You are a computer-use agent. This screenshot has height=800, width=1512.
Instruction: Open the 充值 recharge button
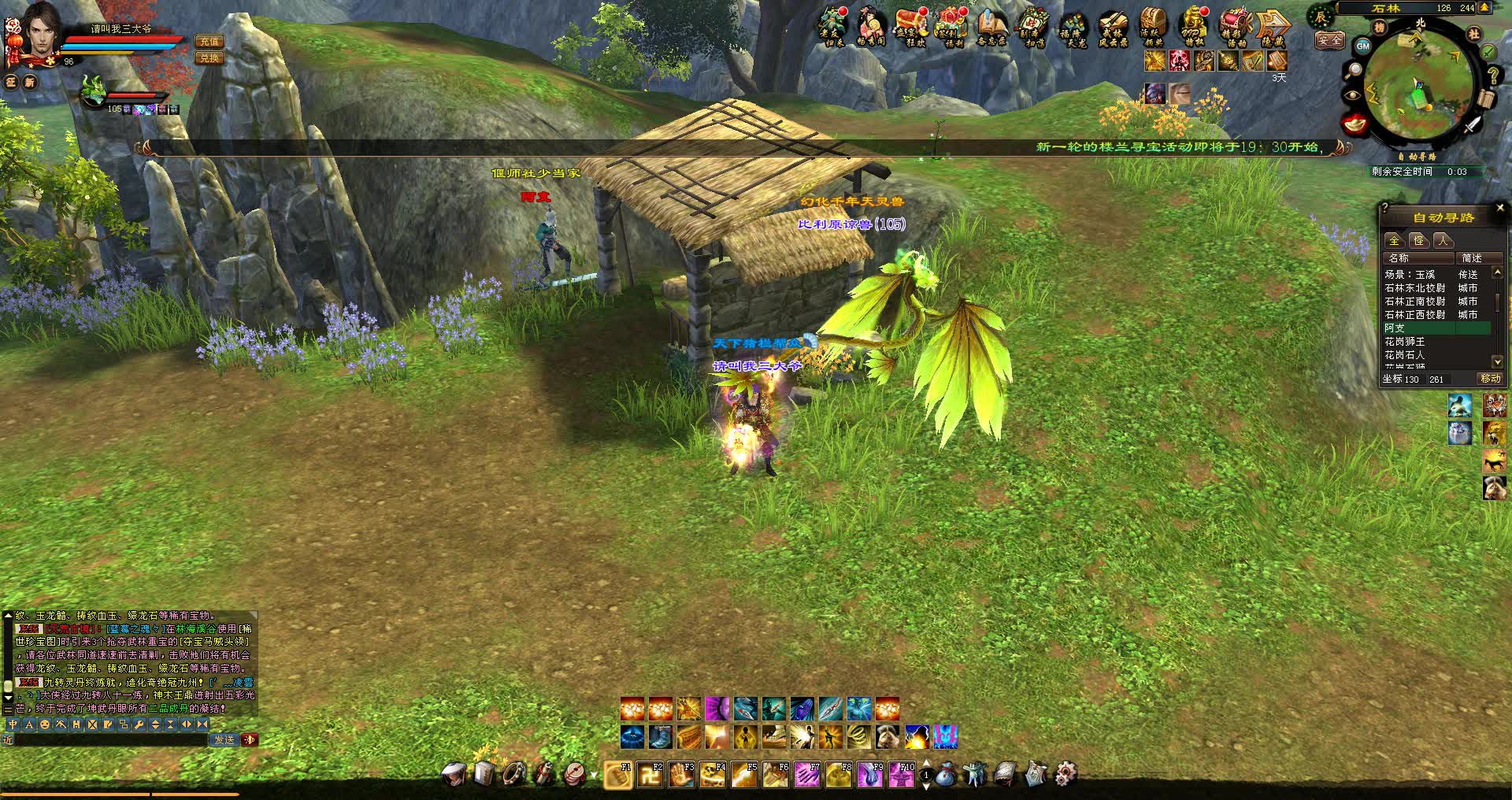tap(209, 42)
